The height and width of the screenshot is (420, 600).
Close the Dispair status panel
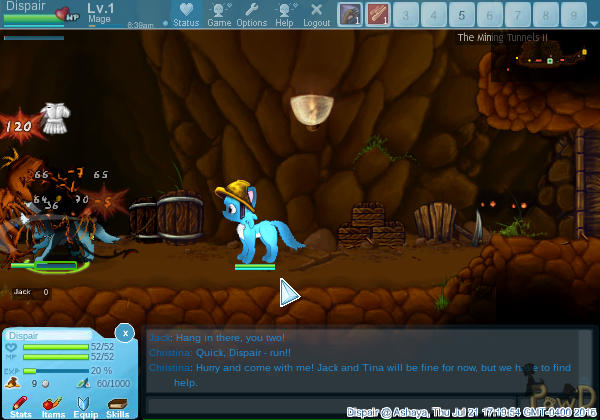[124, 332]
